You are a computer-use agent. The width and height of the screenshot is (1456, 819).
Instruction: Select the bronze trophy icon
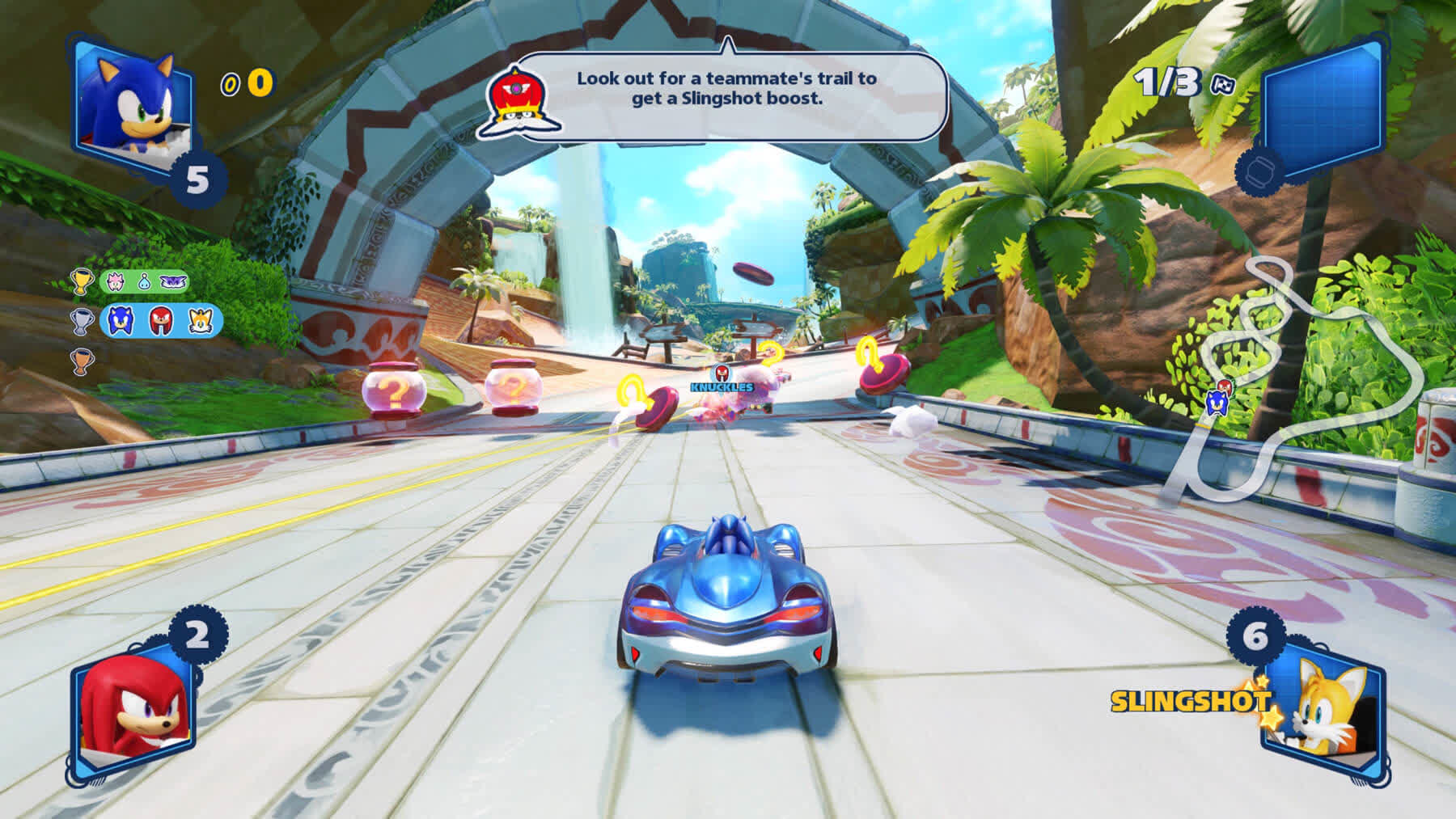83,361
